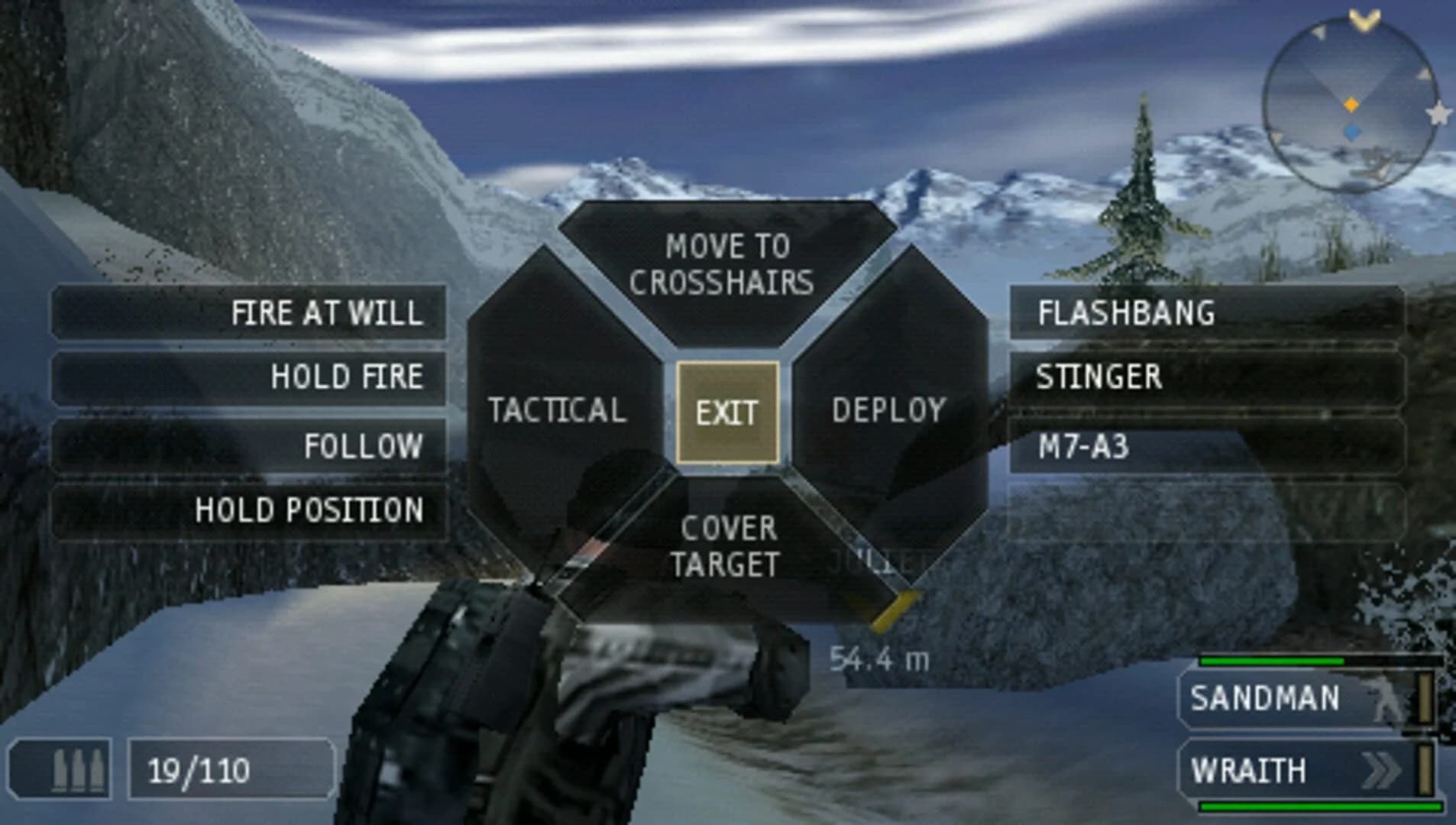
Task: Expand WRAITH's panel via the double-chevron arrows
Action: pos(1380,768)
